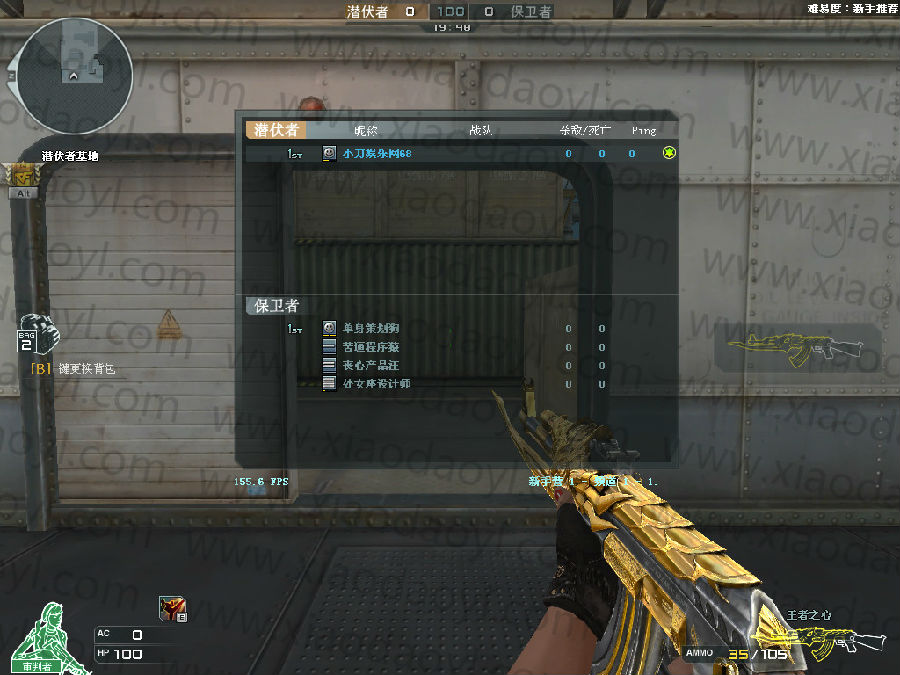Screen dimensions: 900x675
Task: Click the gold badge icon above Alt
Action: pyautogui.click(x=22, y=175)
